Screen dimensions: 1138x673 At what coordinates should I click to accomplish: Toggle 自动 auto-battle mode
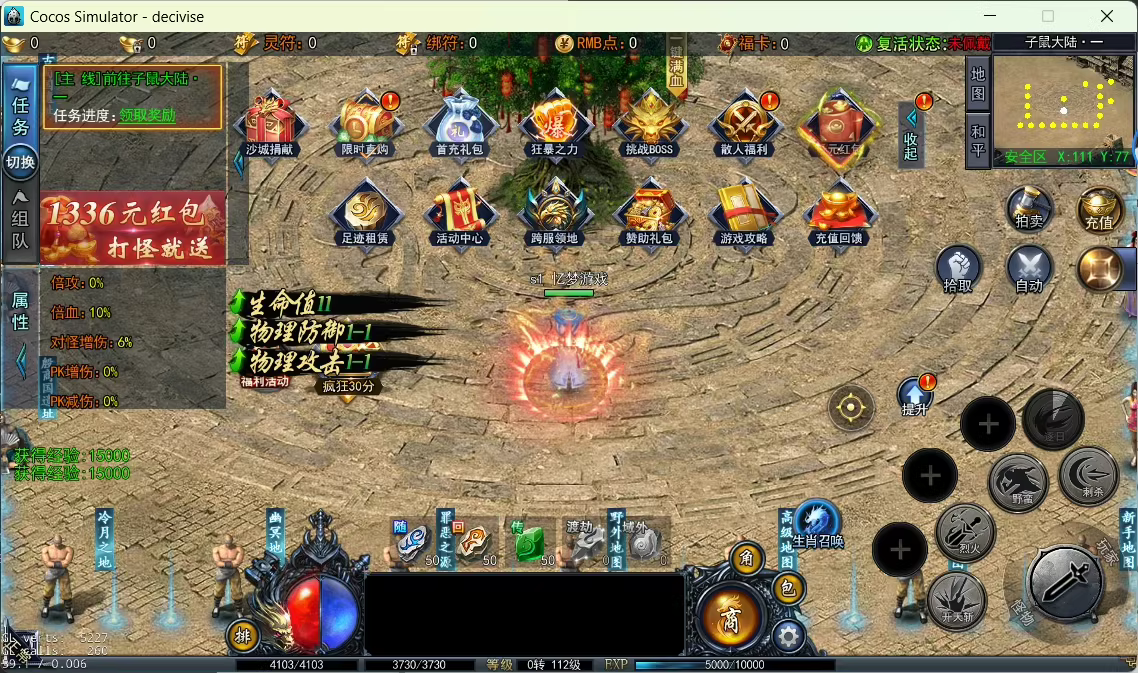(1029, 270)
